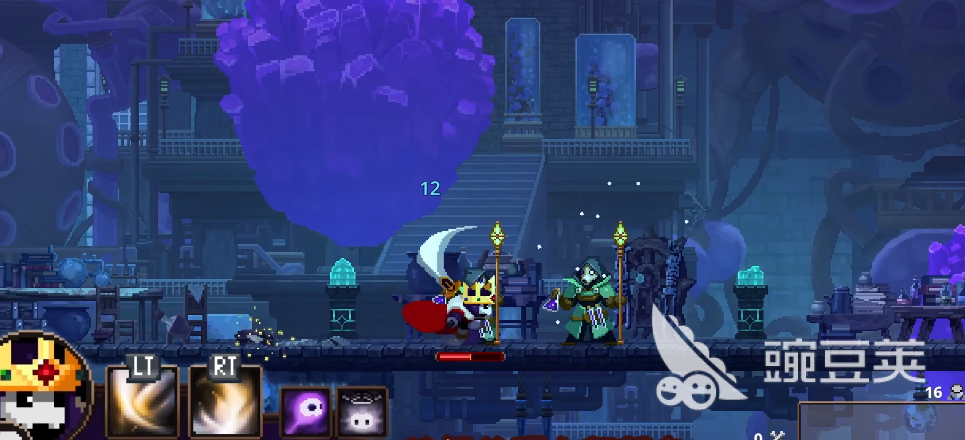Open the minimap panel

(880, 422)
